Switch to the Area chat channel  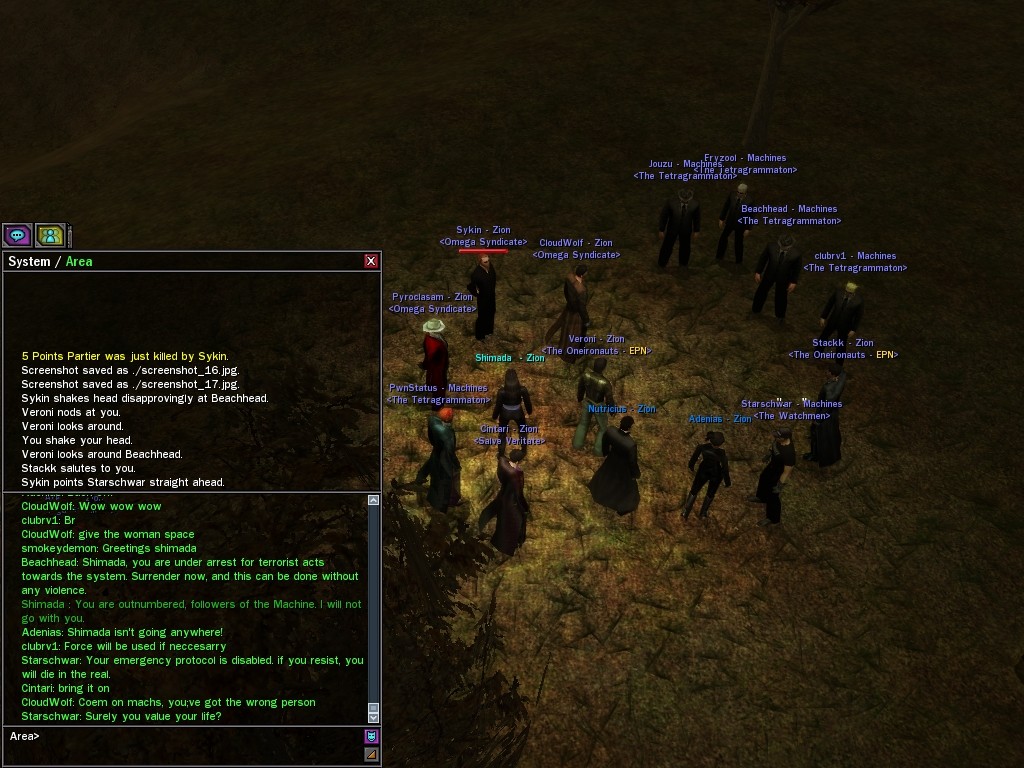79,262
